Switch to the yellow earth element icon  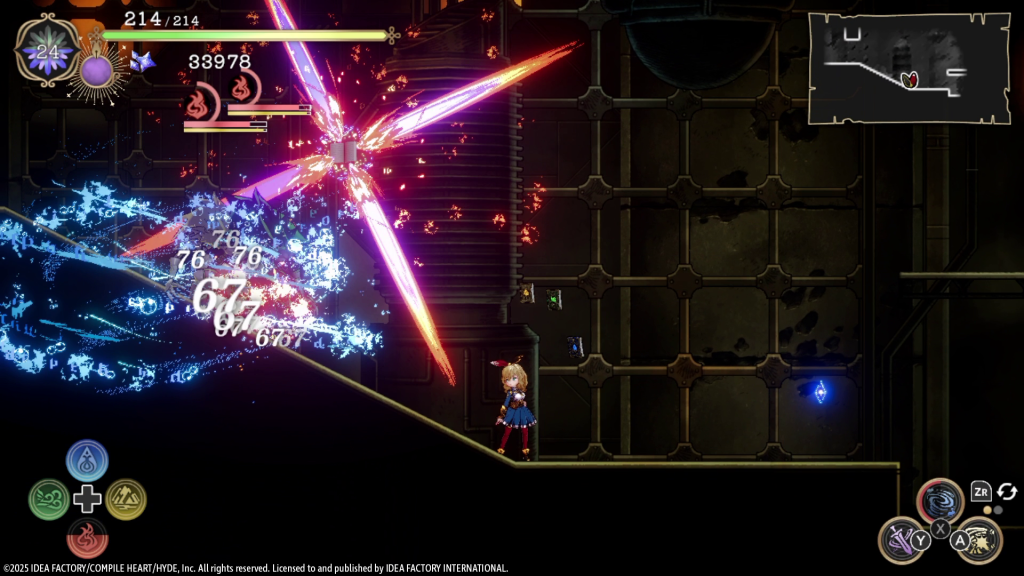tap(126, 499)
